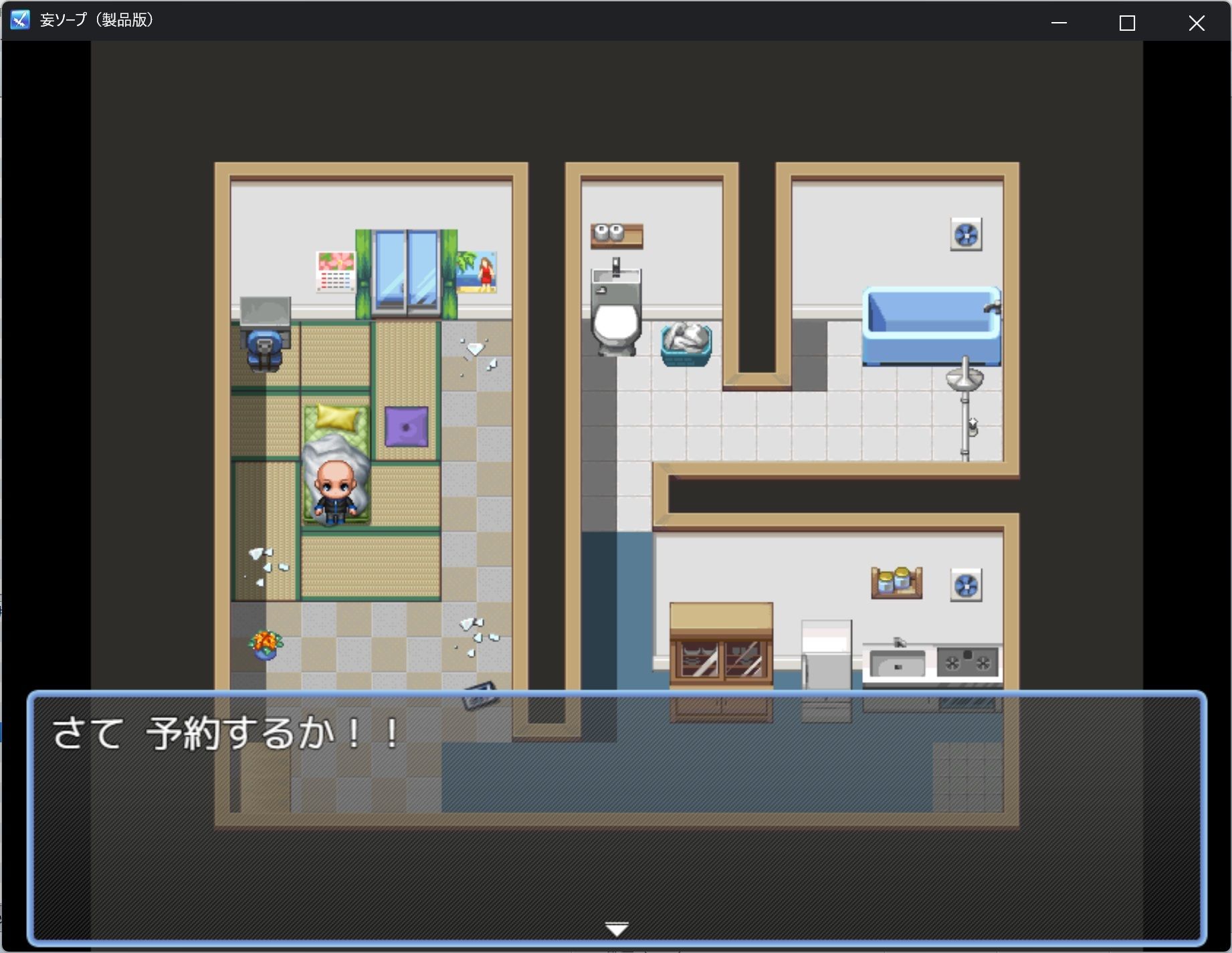Click the continue arrow below the dialogue
The image size is (1232, 953).
tap(616, 928)
